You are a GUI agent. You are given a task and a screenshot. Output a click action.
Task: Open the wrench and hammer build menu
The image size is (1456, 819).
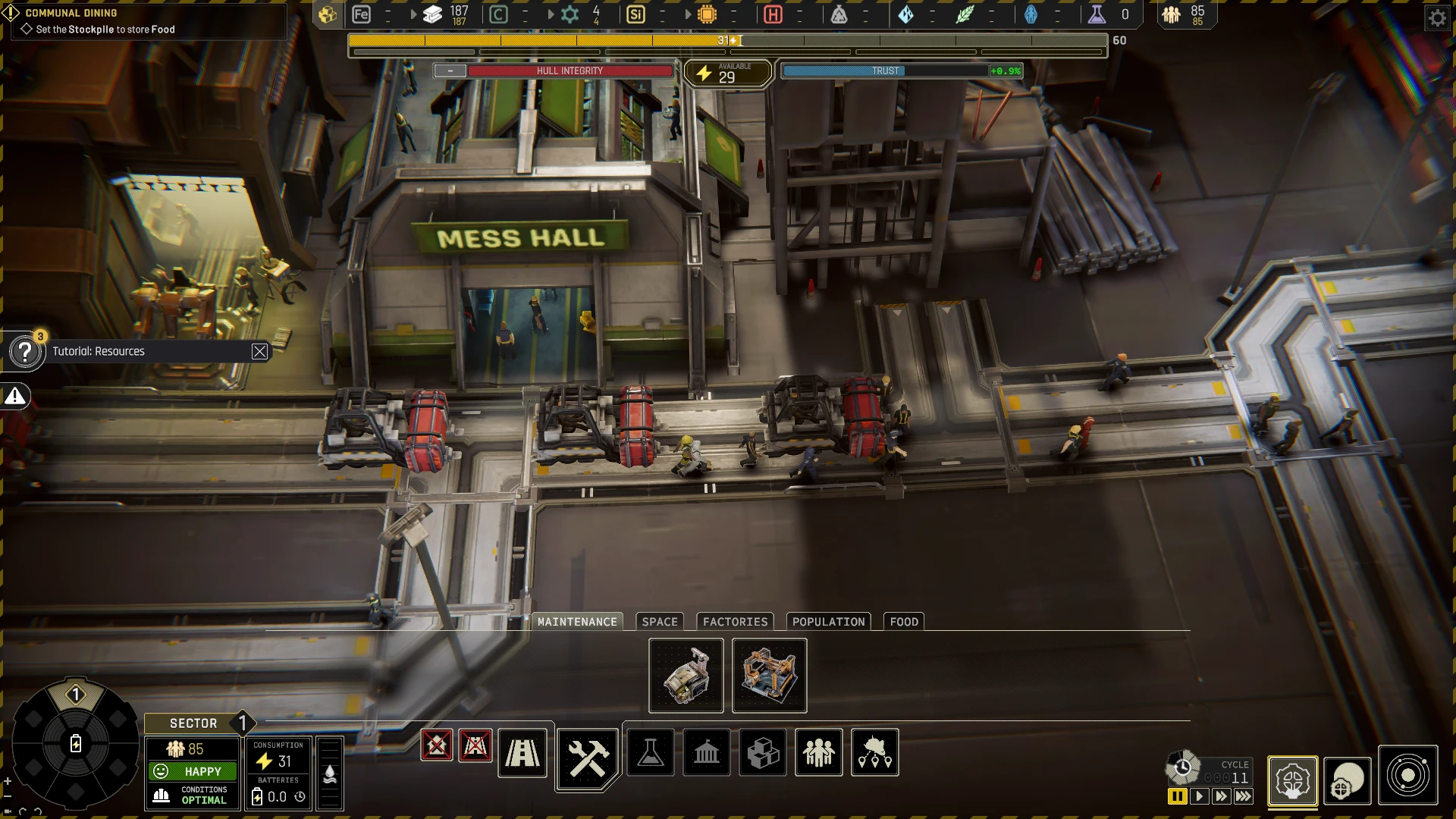[x=588, y=758]
